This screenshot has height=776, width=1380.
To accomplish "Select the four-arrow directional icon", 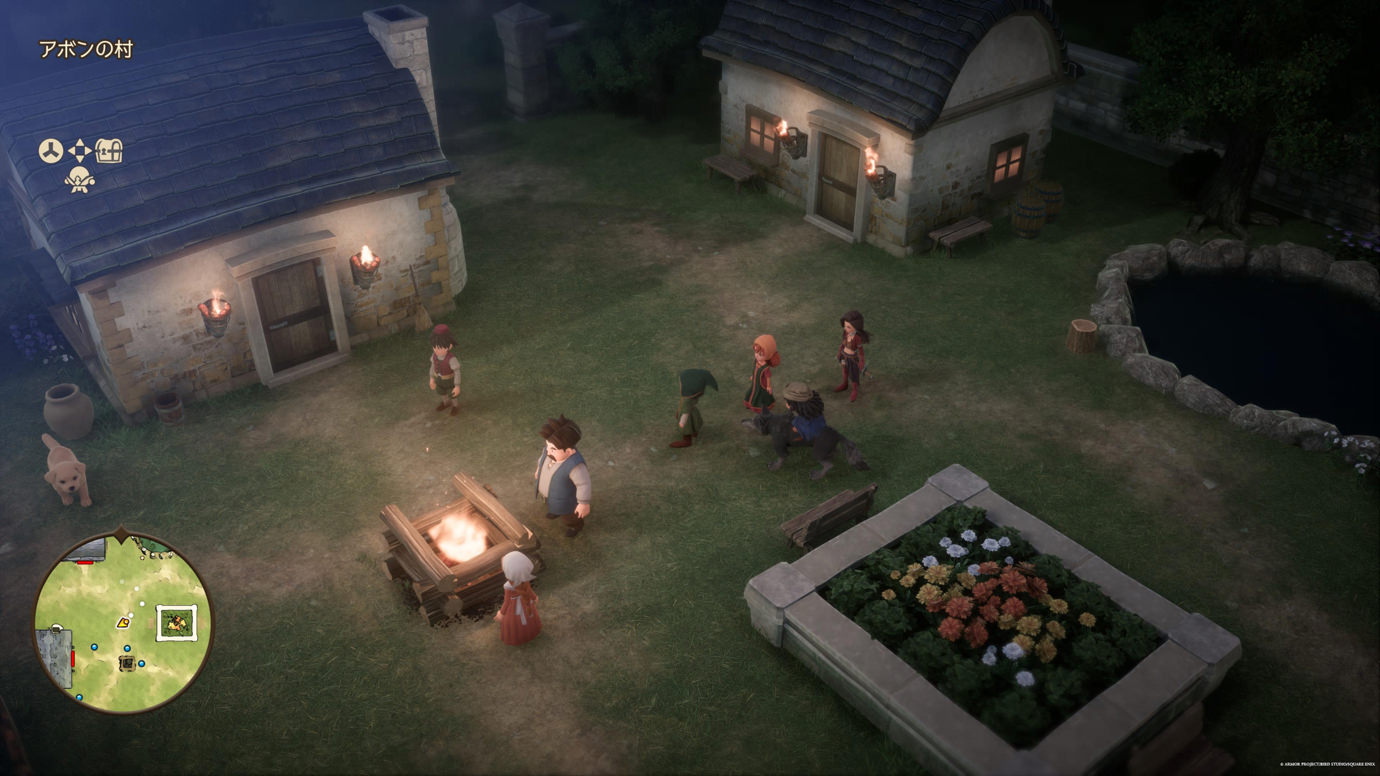I will pyautogui.click(x=80, y=151).
